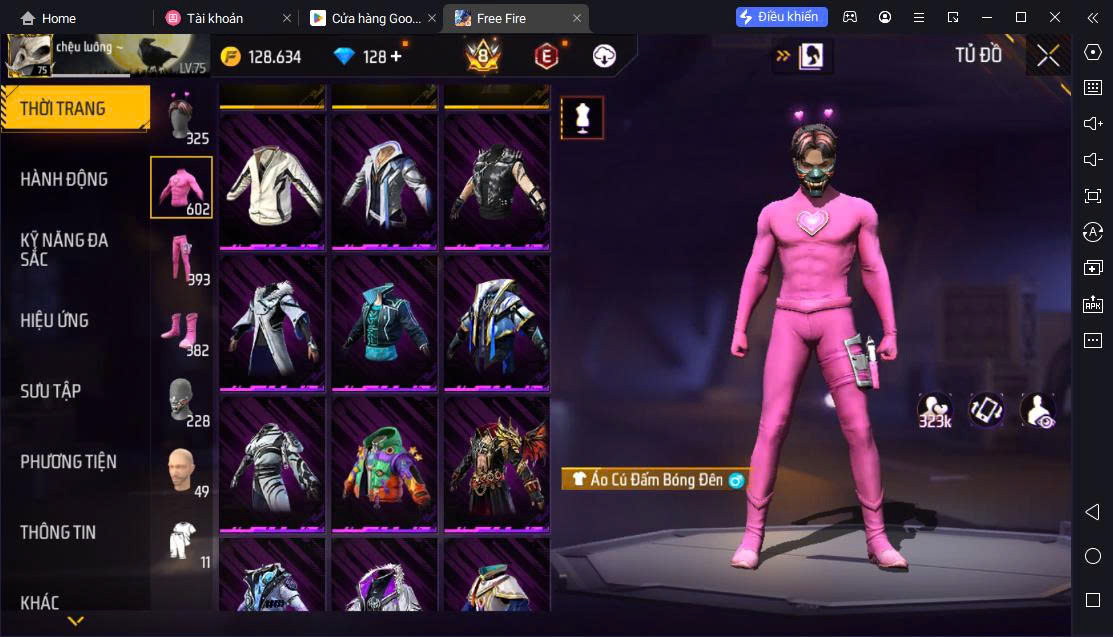Open the 323k likes heart icon
The width and height of the screenshot is (1113, 637).
[x=935, y=409]
